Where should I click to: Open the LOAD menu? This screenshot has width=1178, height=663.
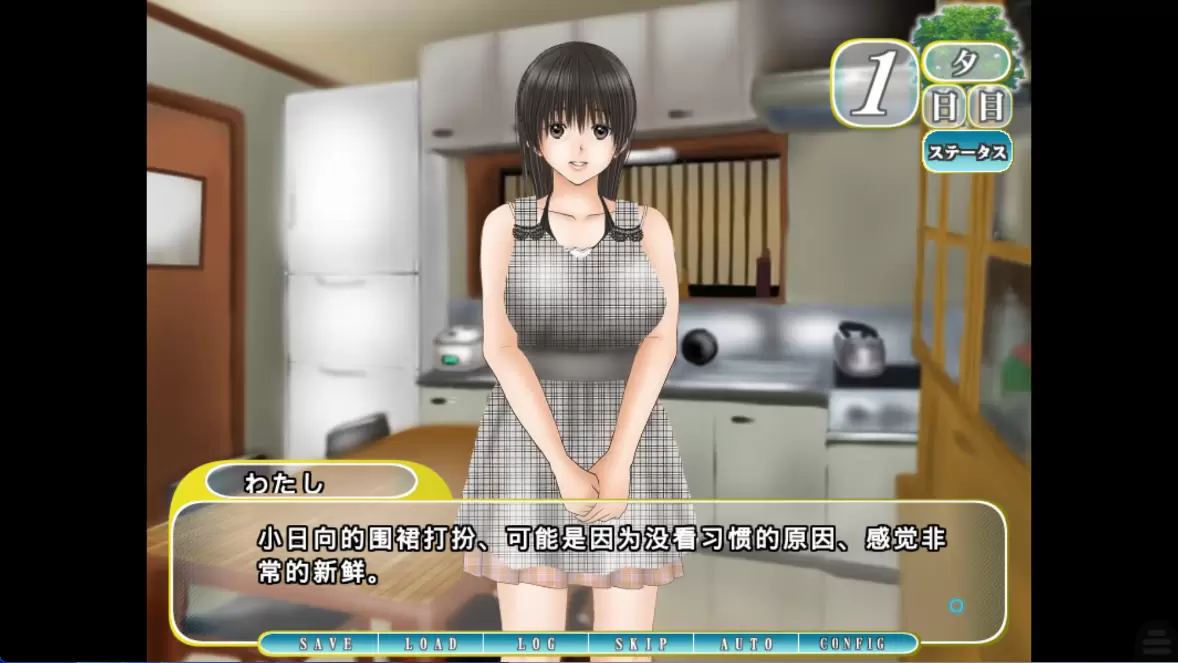tap(431, 644)
